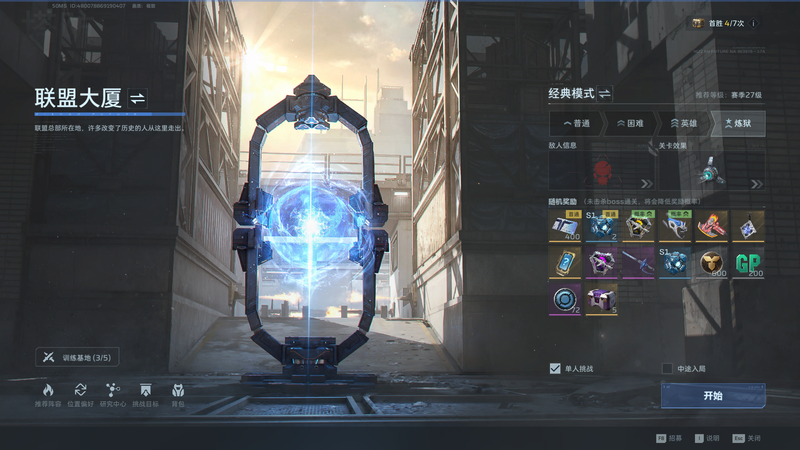Open the 背包 backpack
This screenshot has width=800, height=450.
(178, 394)
